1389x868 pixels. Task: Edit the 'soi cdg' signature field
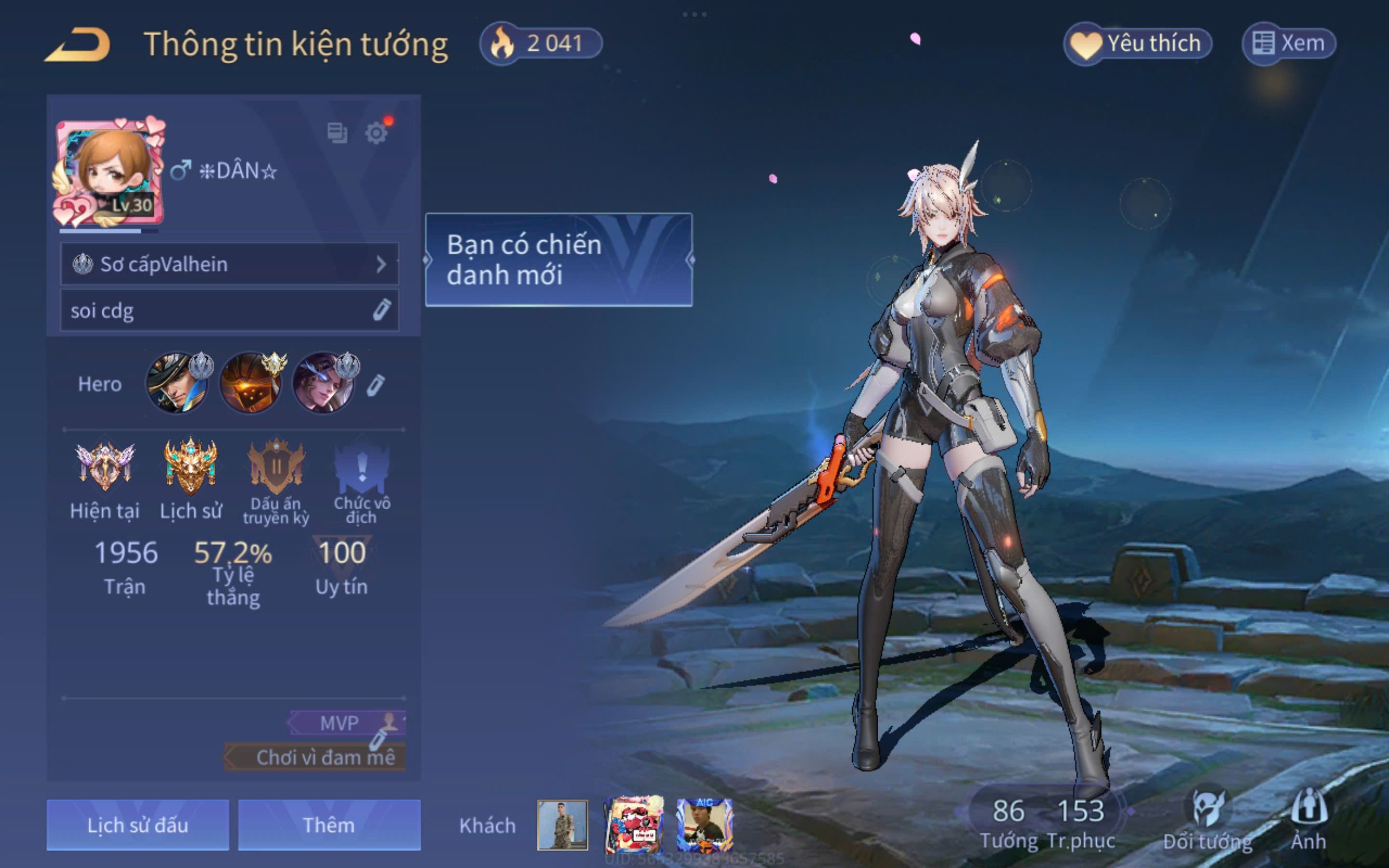[x=381, y=310]
